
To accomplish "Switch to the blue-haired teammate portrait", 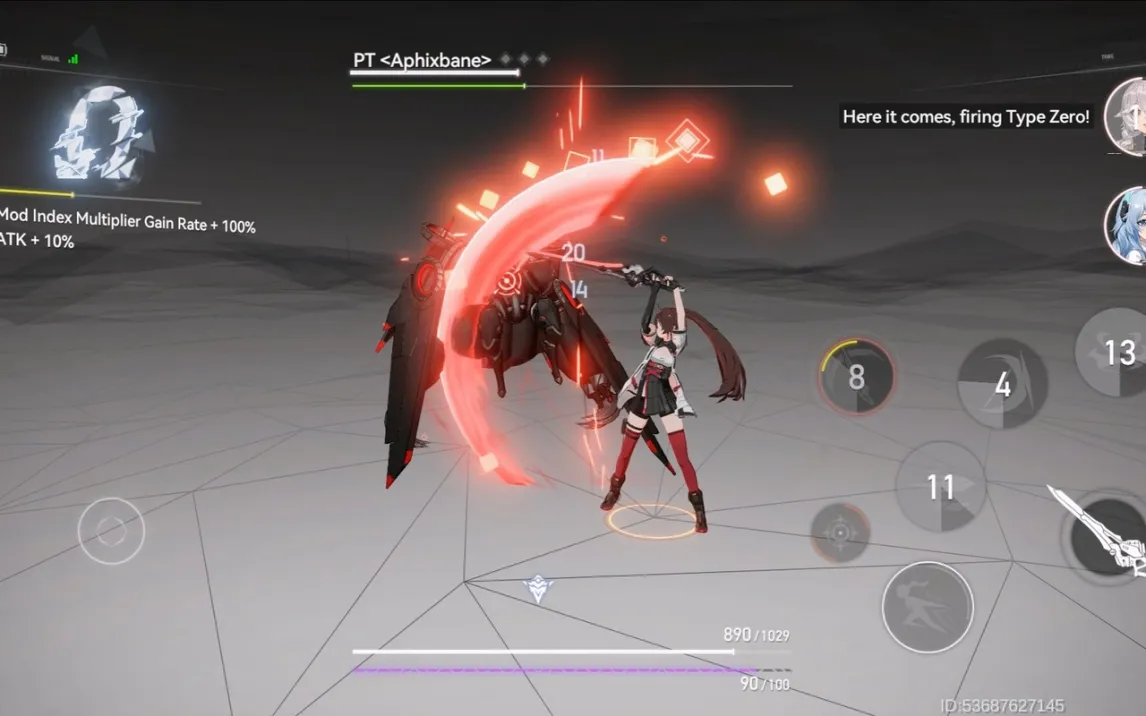I will coord(1127,225).
